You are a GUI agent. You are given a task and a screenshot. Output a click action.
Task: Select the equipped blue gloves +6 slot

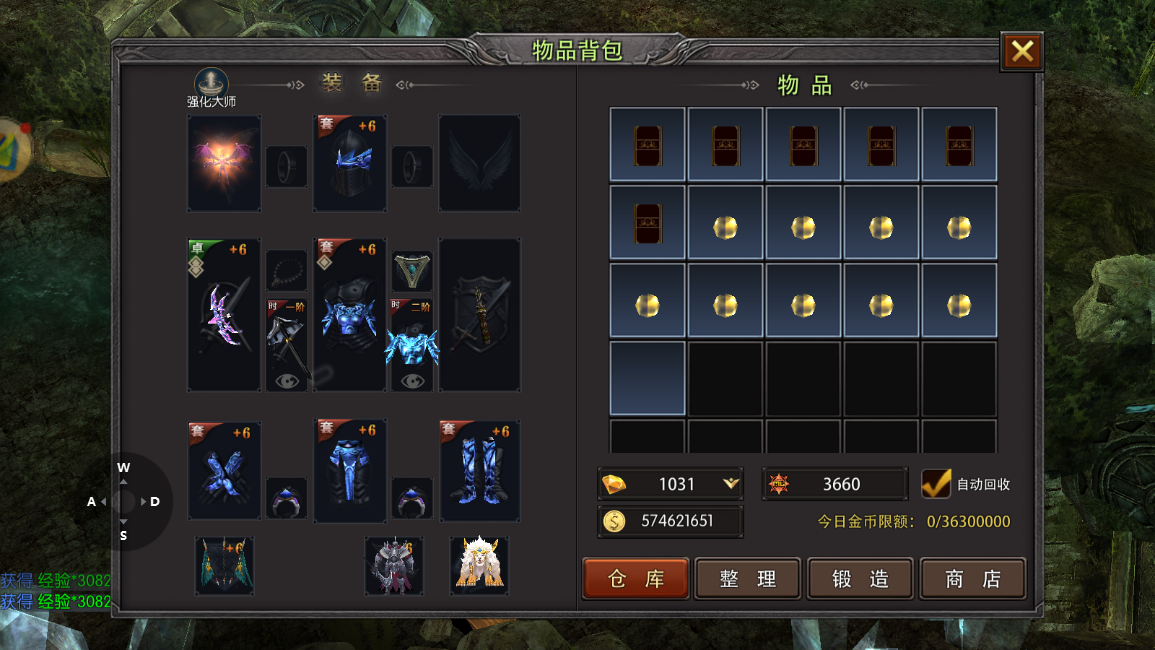224,471
